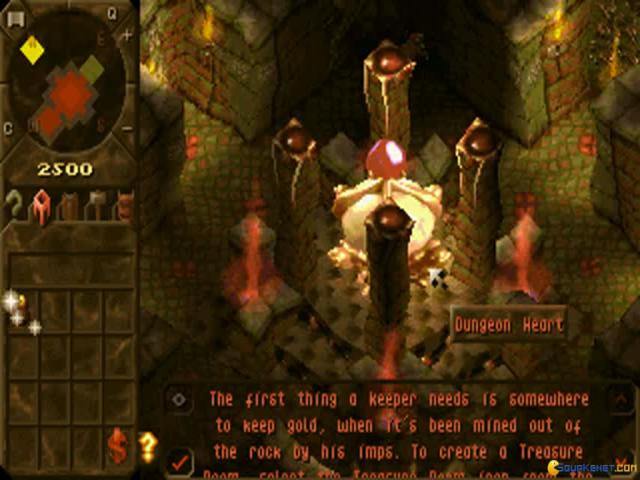Zoom out the minimap with minus button
Screen dimensions: 640x480
click(x=127, y=129)
